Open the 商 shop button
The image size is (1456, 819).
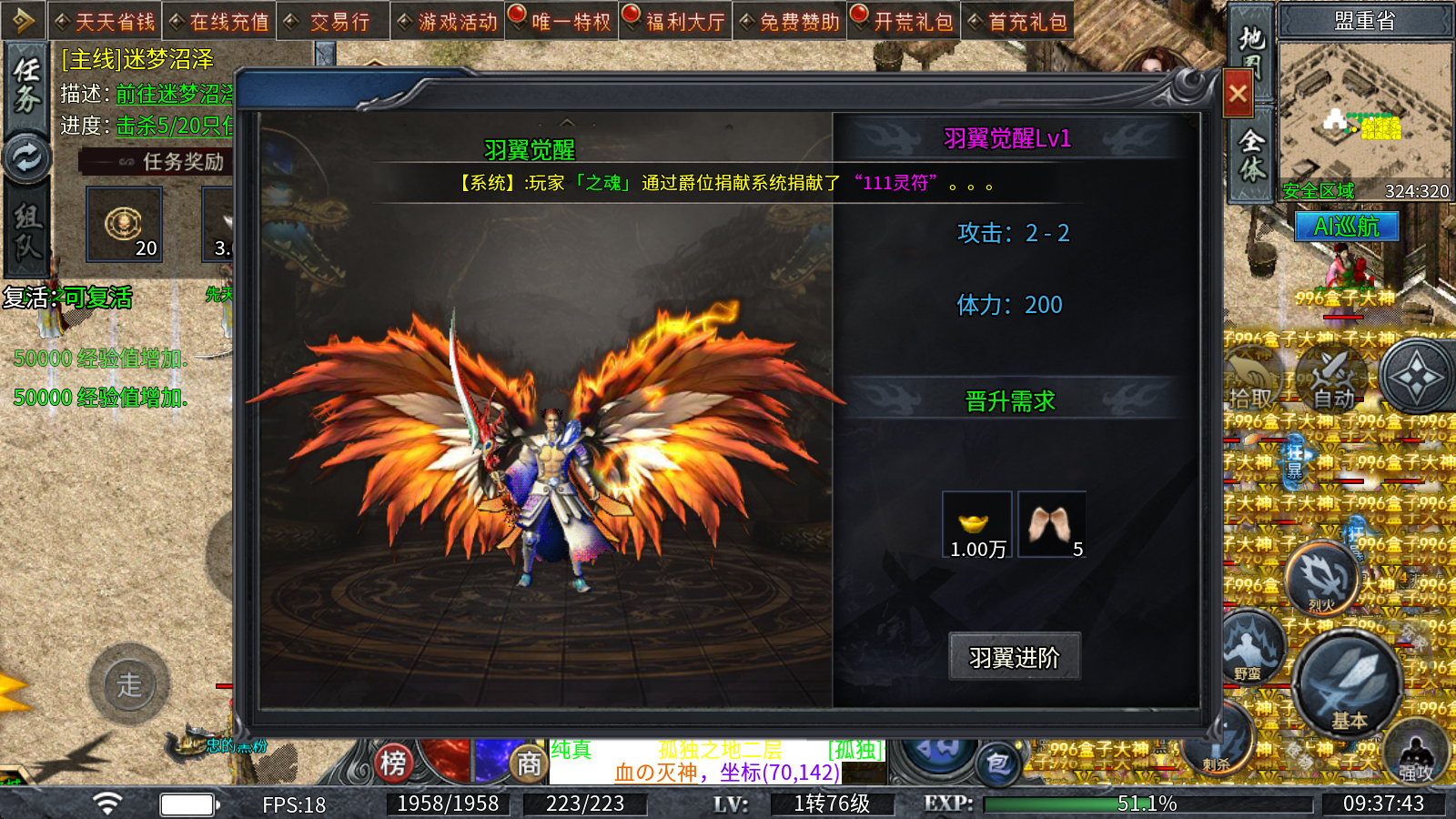point(529,763)
